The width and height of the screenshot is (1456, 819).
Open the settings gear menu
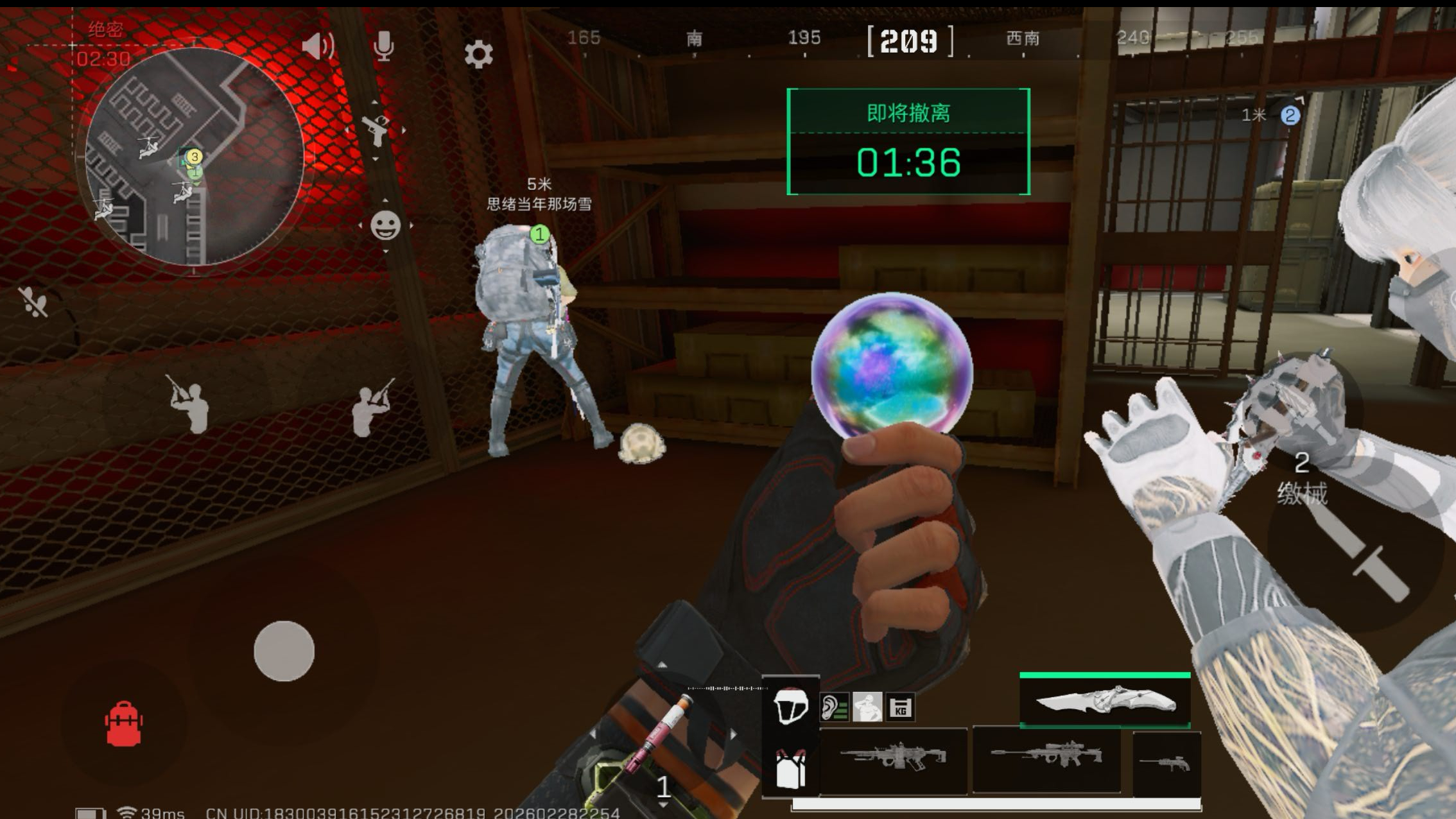point(478,54)
